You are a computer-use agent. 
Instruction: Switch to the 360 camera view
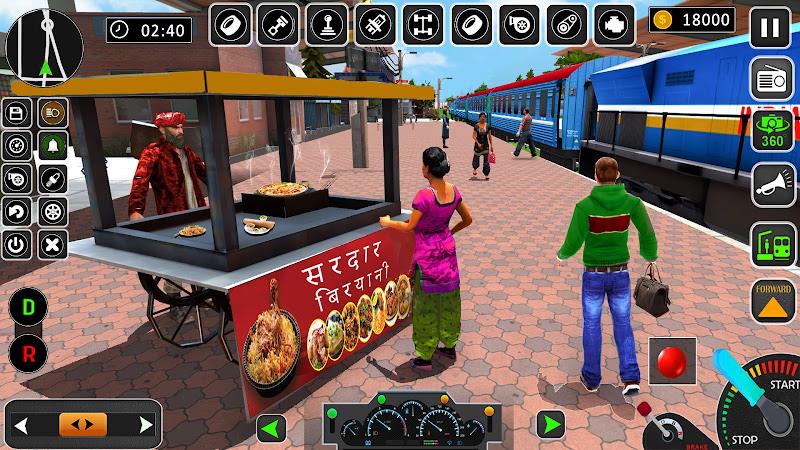coord(772,132)
